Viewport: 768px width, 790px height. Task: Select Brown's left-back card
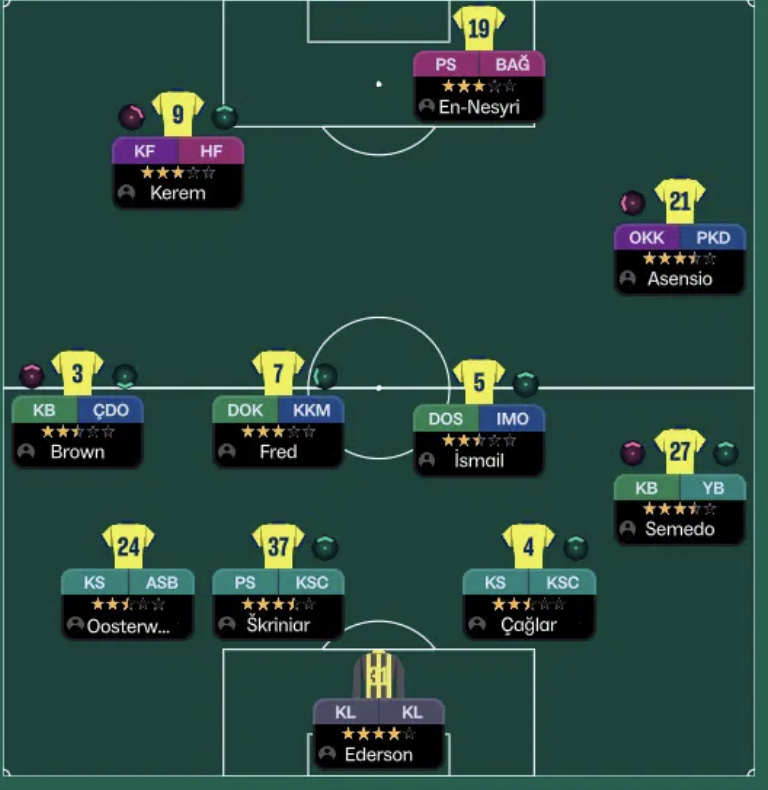(78, 451)
